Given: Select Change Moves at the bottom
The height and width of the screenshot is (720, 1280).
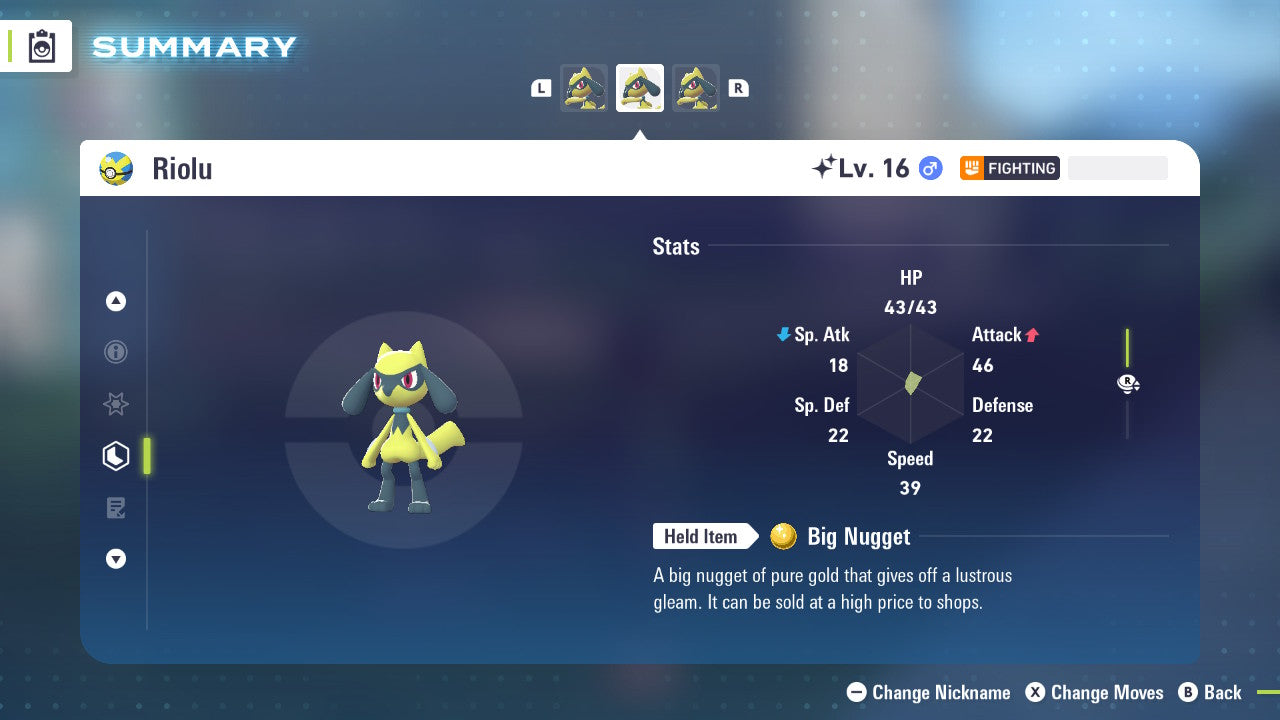Looking at the screenshot, I should coord(1093,692).
